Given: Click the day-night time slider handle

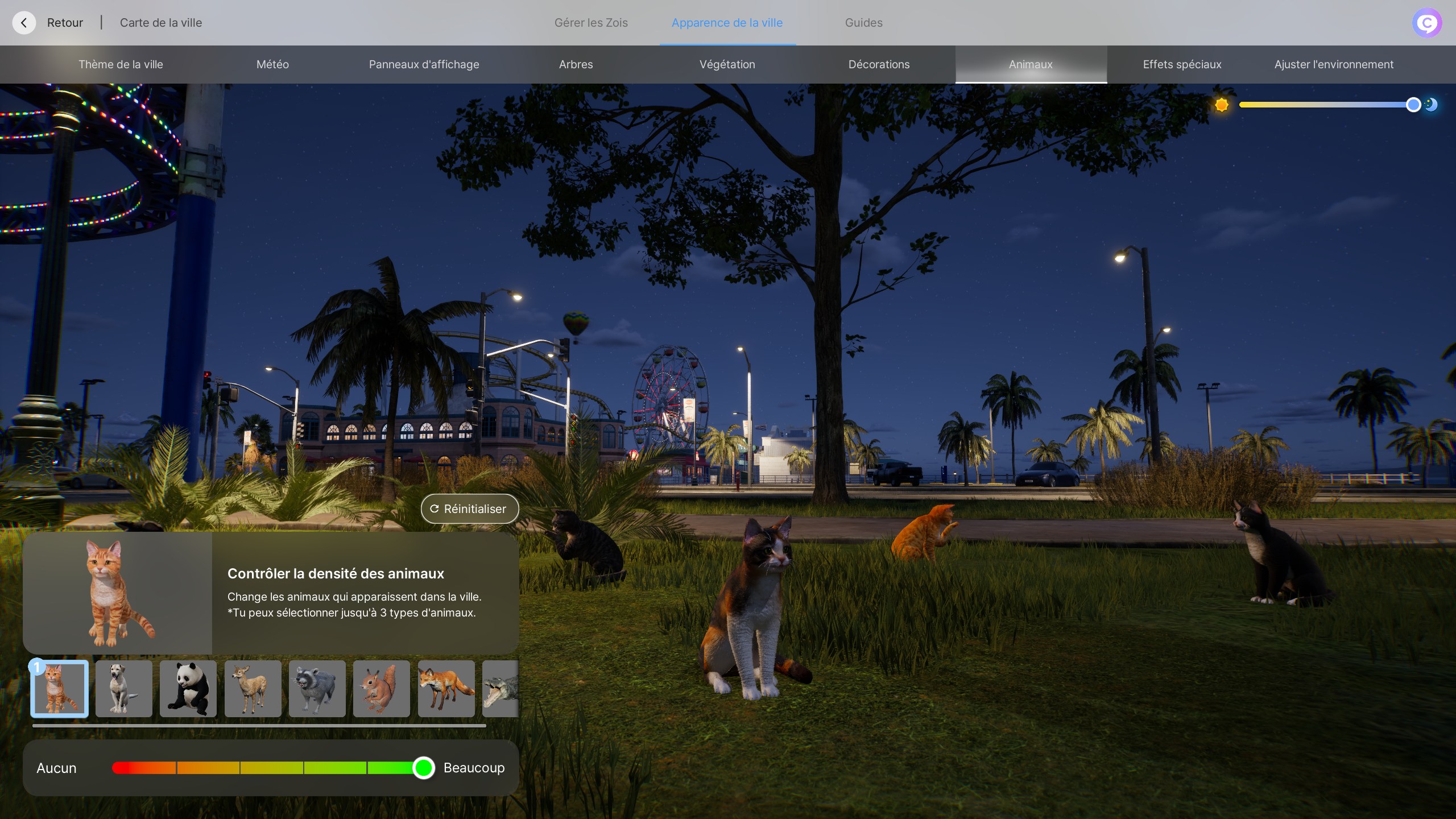Looking at the screenshot, I should 1413,105.
